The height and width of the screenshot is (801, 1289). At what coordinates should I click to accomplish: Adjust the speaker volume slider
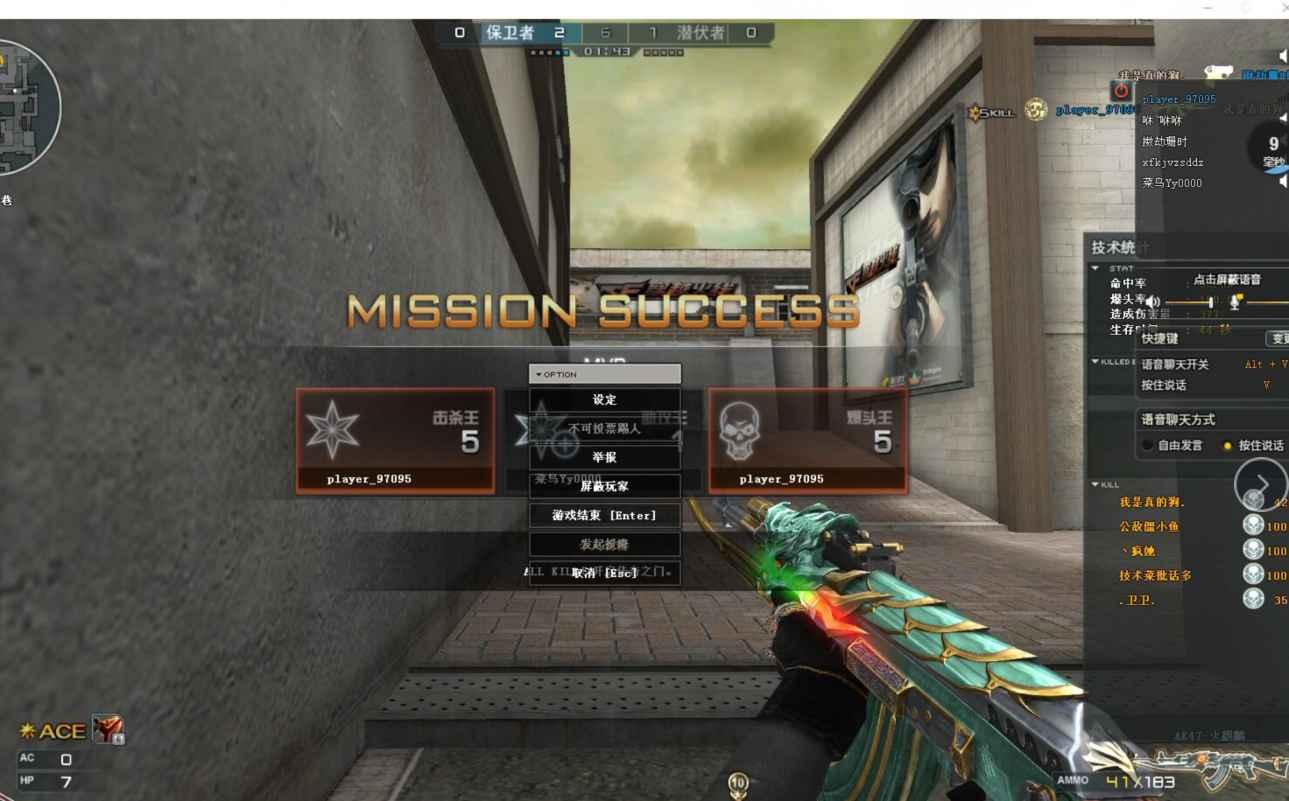(1210, 302)
